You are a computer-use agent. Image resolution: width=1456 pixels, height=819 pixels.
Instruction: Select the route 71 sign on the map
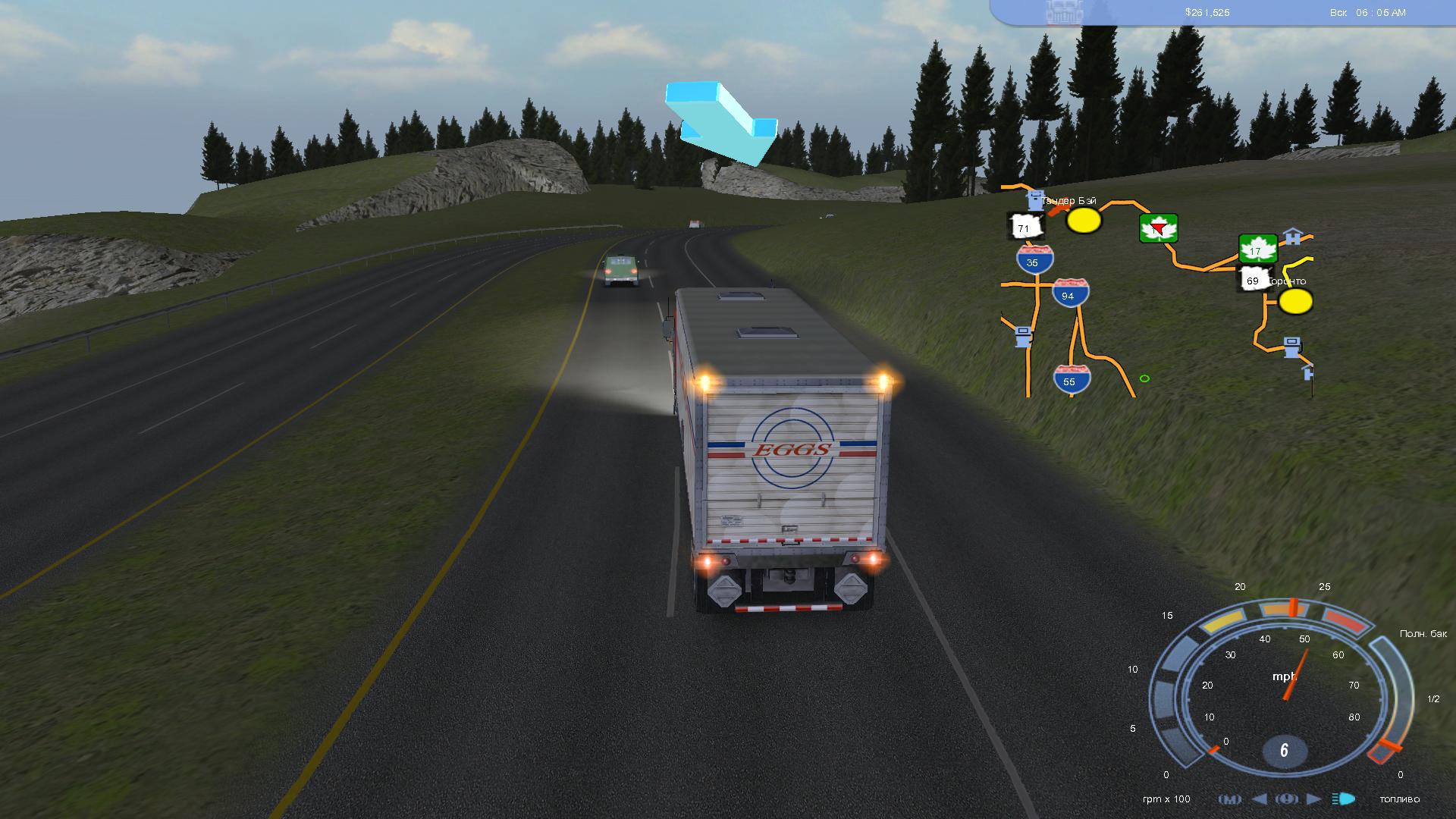pos(1025,227)
